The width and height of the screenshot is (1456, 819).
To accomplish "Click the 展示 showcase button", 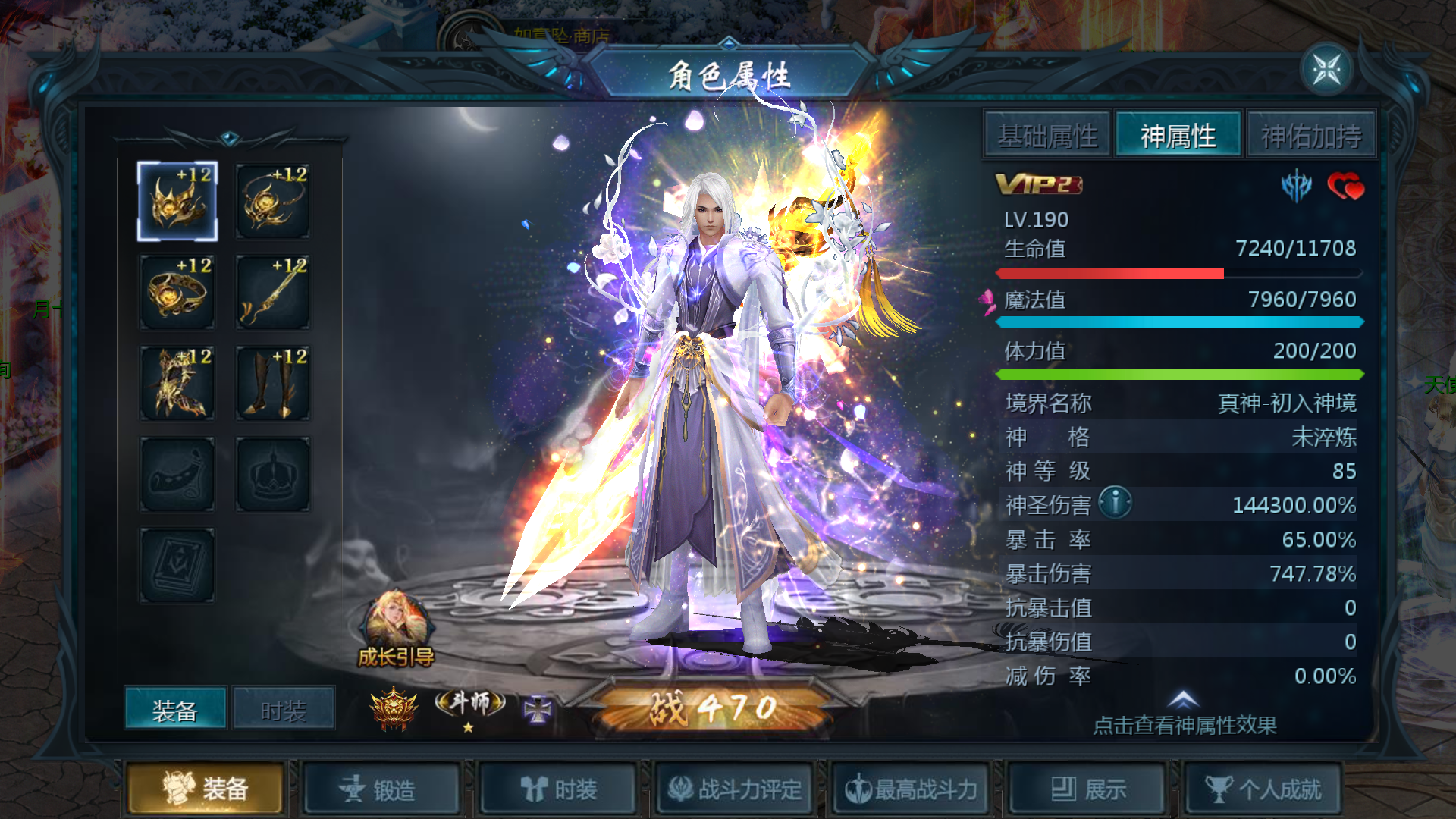I will pyautogui.click(x=1088, y=789).
